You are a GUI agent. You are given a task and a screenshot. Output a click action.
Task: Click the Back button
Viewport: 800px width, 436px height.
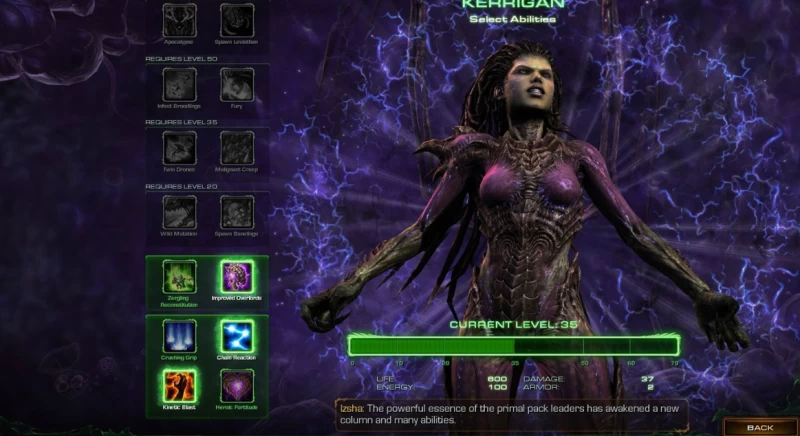pos(760,427)
